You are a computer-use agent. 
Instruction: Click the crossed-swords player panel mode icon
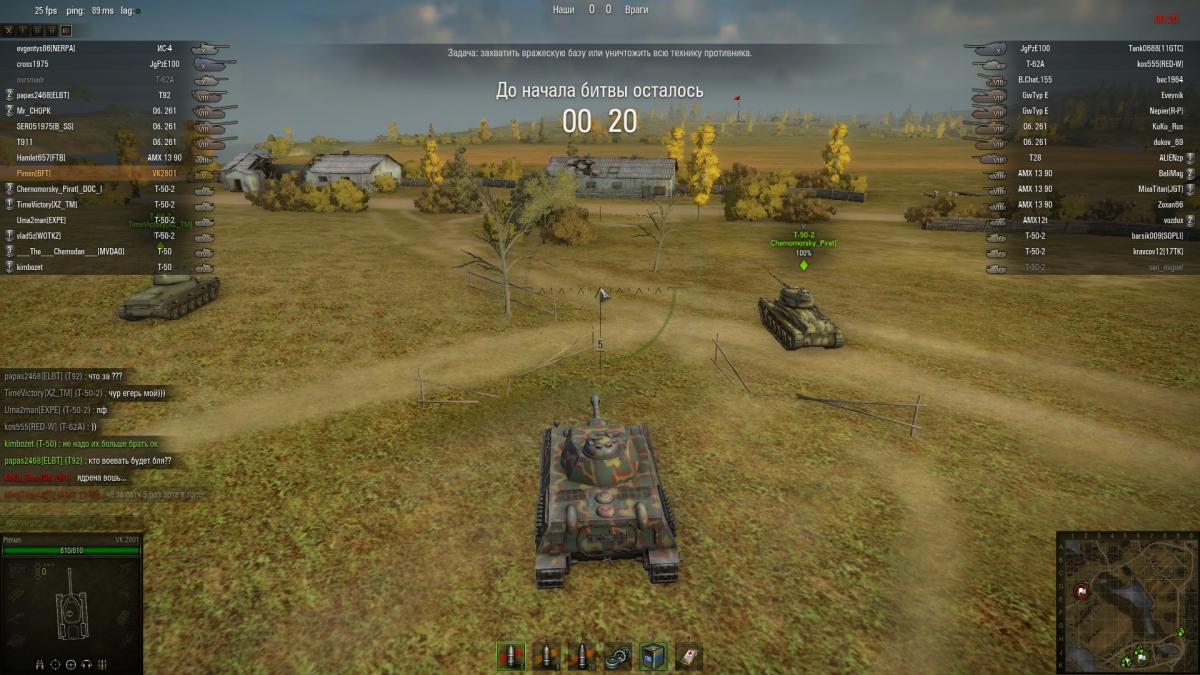9,31
